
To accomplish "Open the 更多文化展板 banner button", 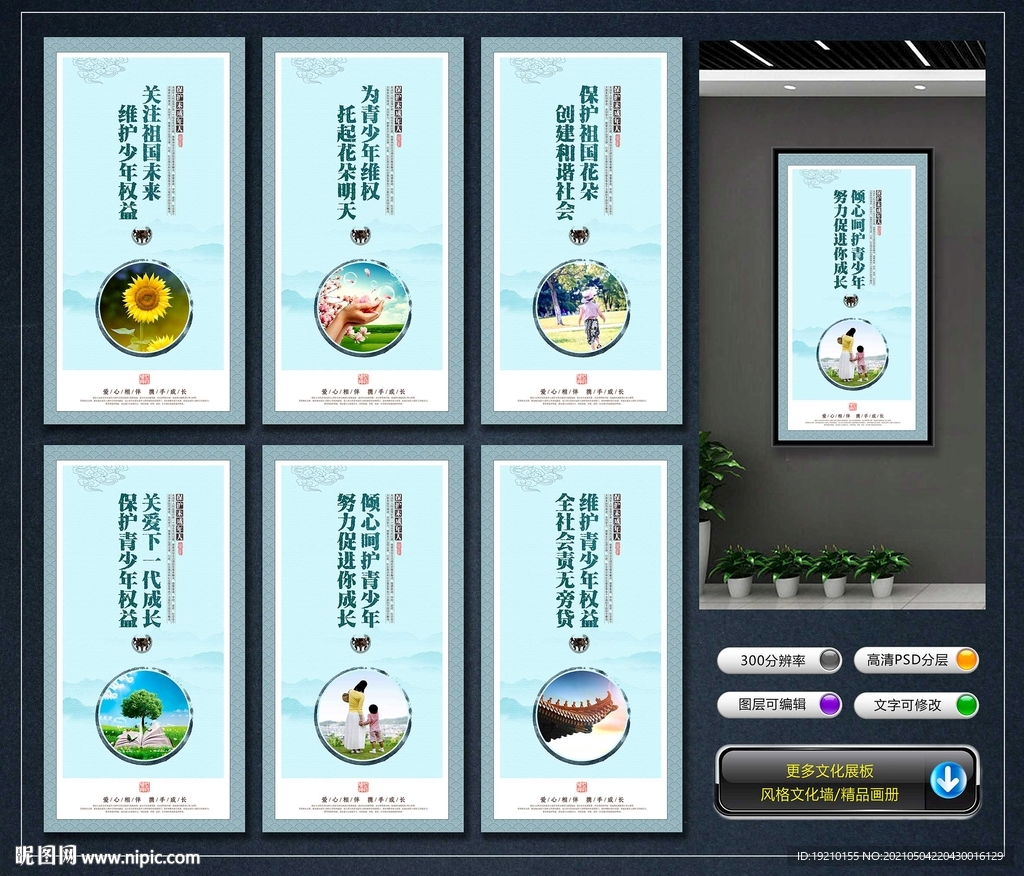I will (x=829, y=771).
